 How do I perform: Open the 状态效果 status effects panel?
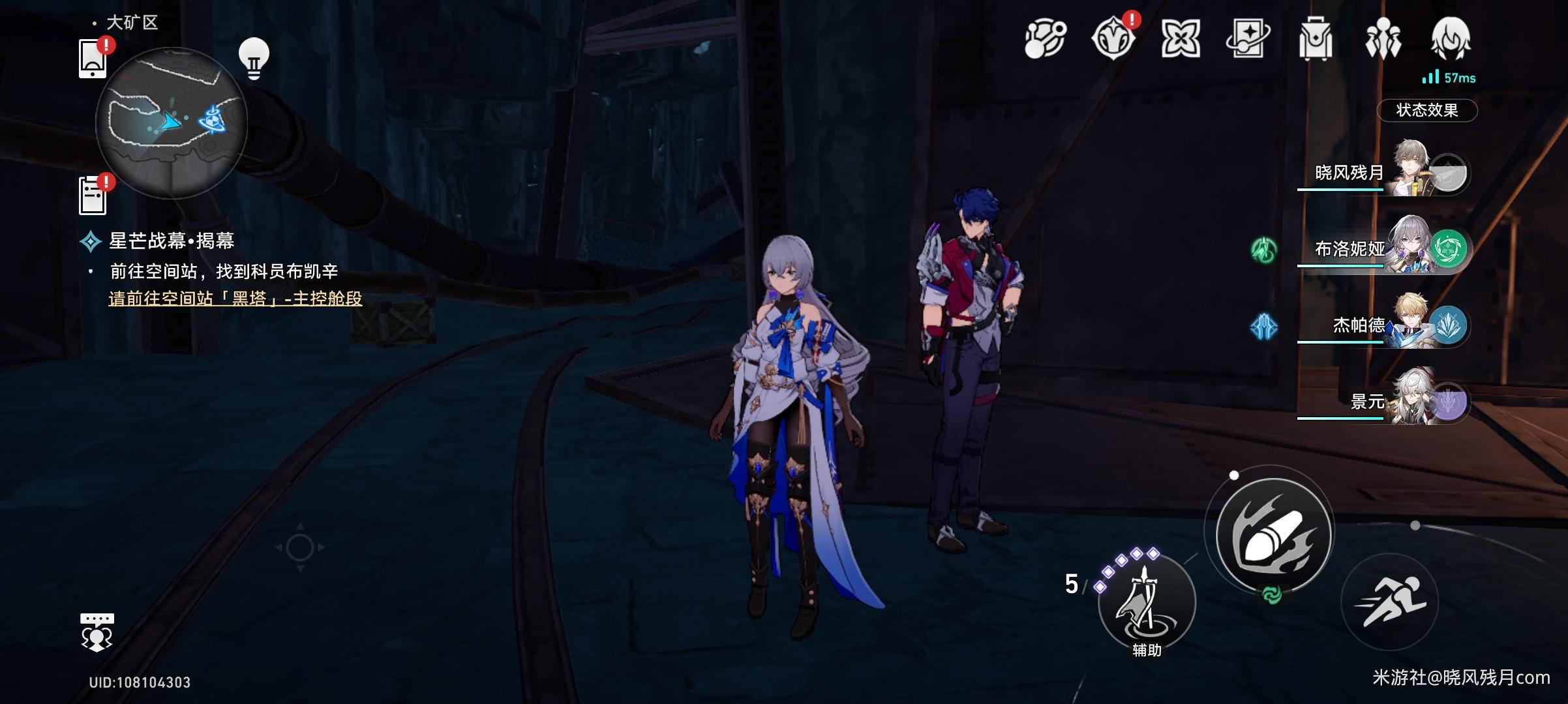1426,110
